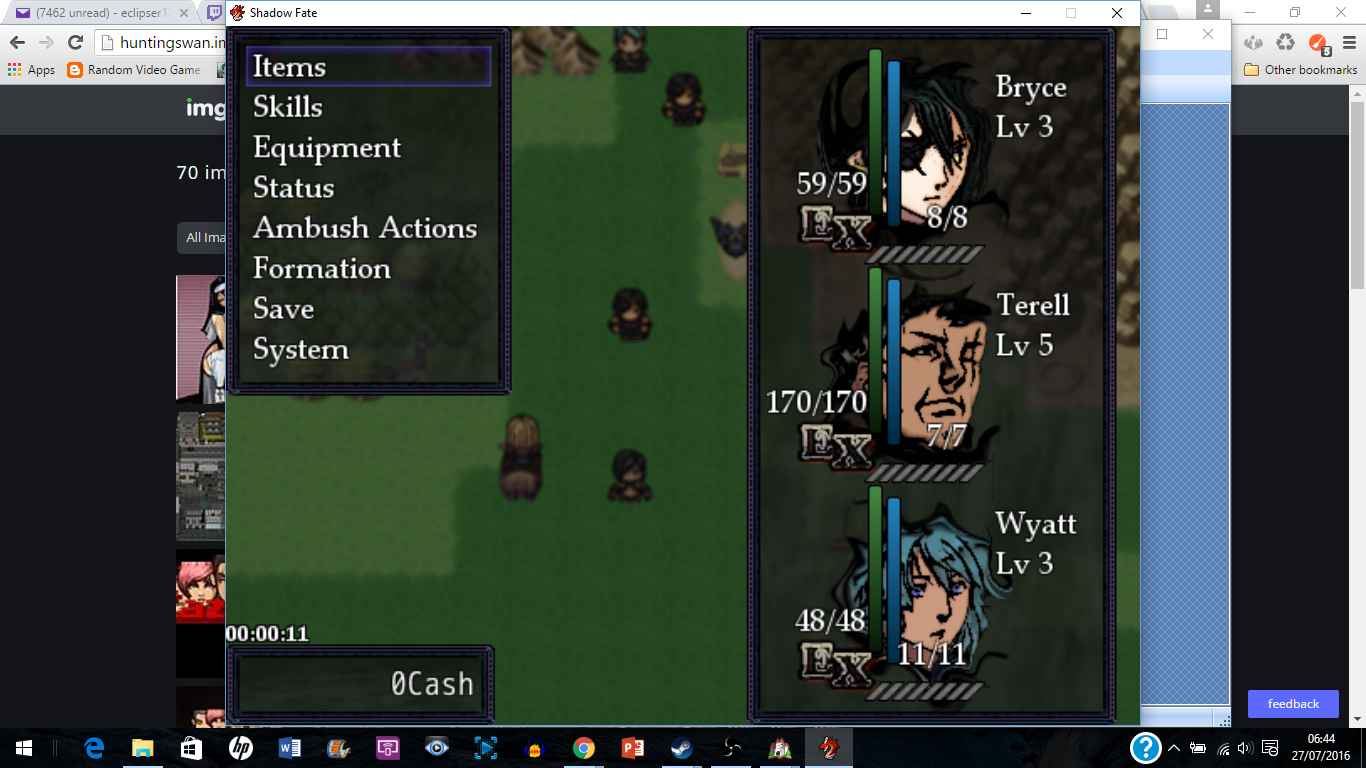Reload the page with Chrome's refresh icon
This screenshot has width=1366, height=768.
[73, 44]
